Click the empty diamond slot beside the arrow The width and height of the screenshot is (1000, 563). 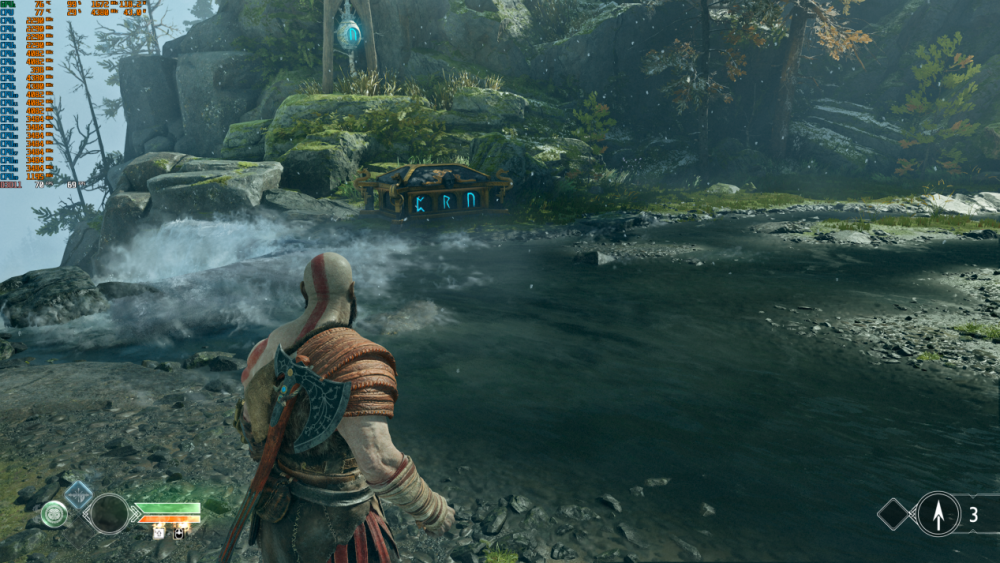tap(894, 514)
